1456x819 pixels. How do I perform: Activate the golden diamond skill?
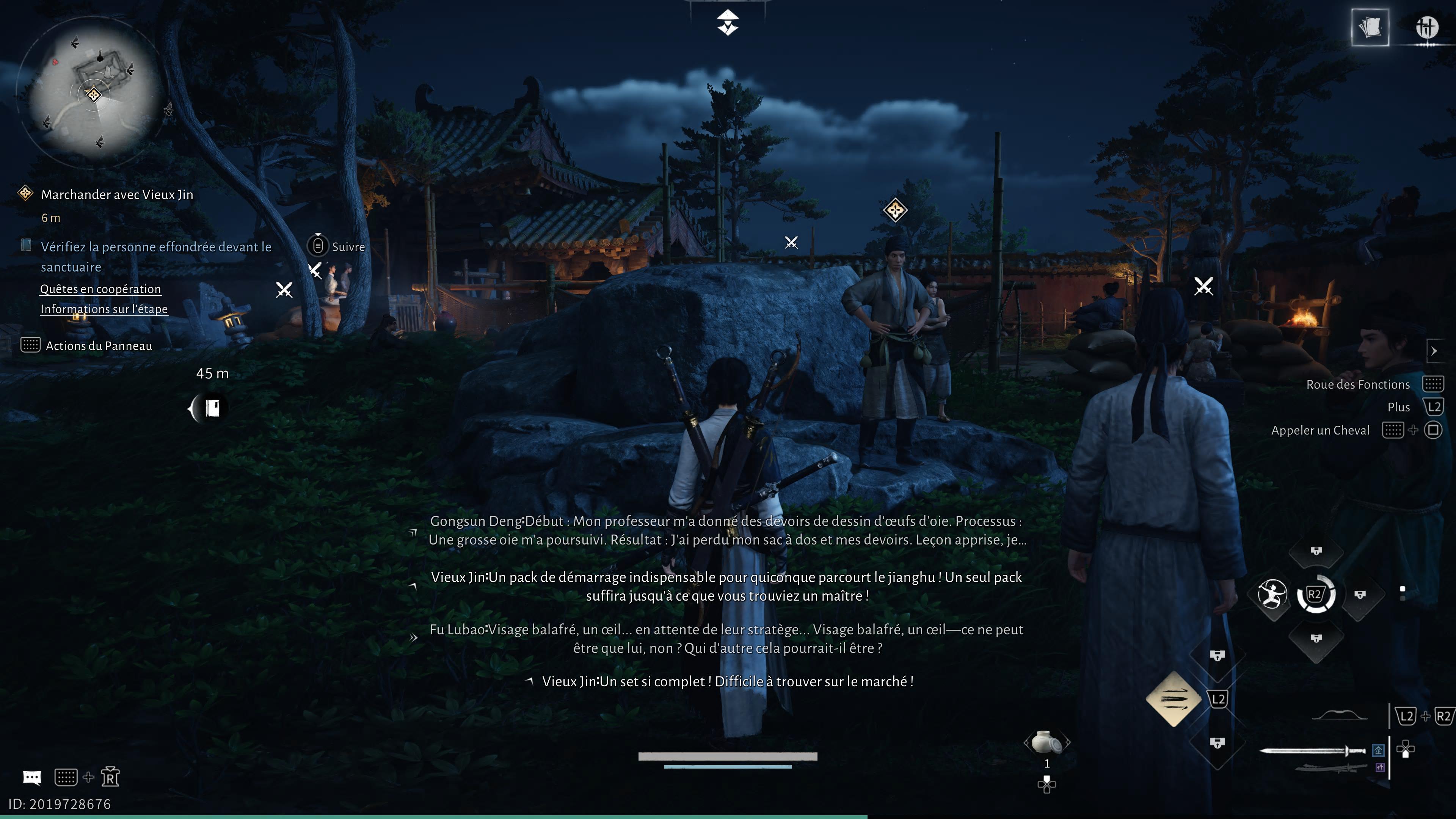tap(1174, 699)
